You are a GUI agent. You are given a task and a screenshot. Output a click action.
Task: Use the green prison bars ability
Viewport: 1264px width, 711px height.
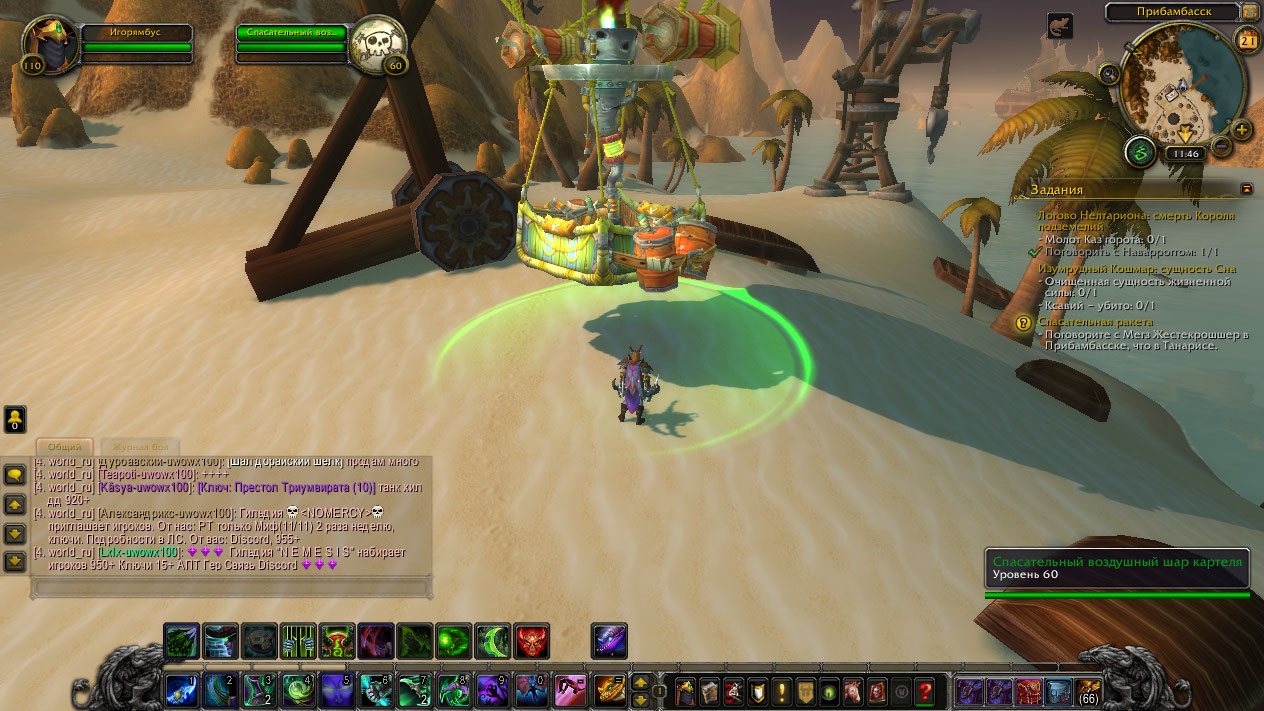coord(298,640)
